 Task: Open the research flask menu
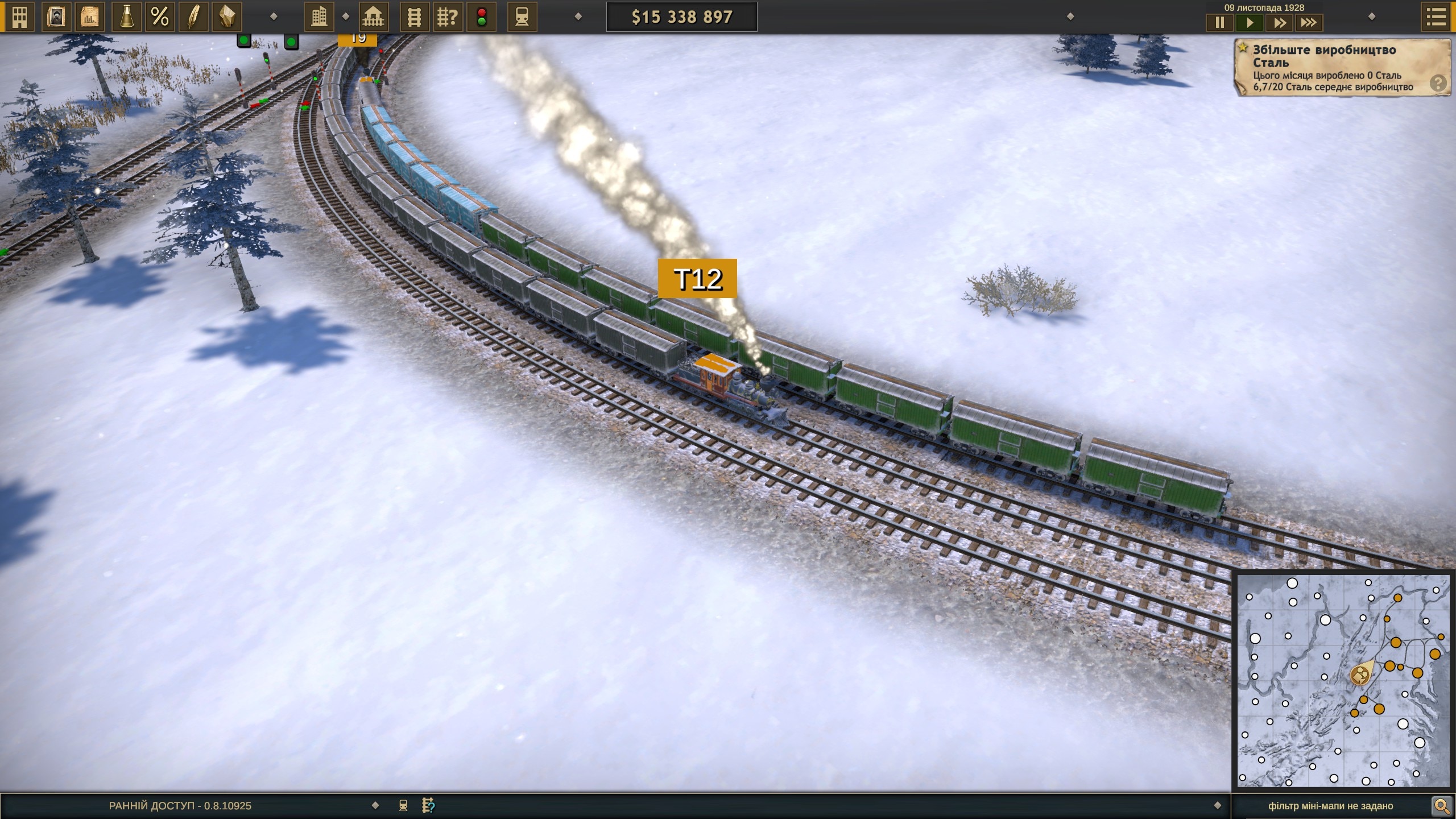[x=127, y=16]
